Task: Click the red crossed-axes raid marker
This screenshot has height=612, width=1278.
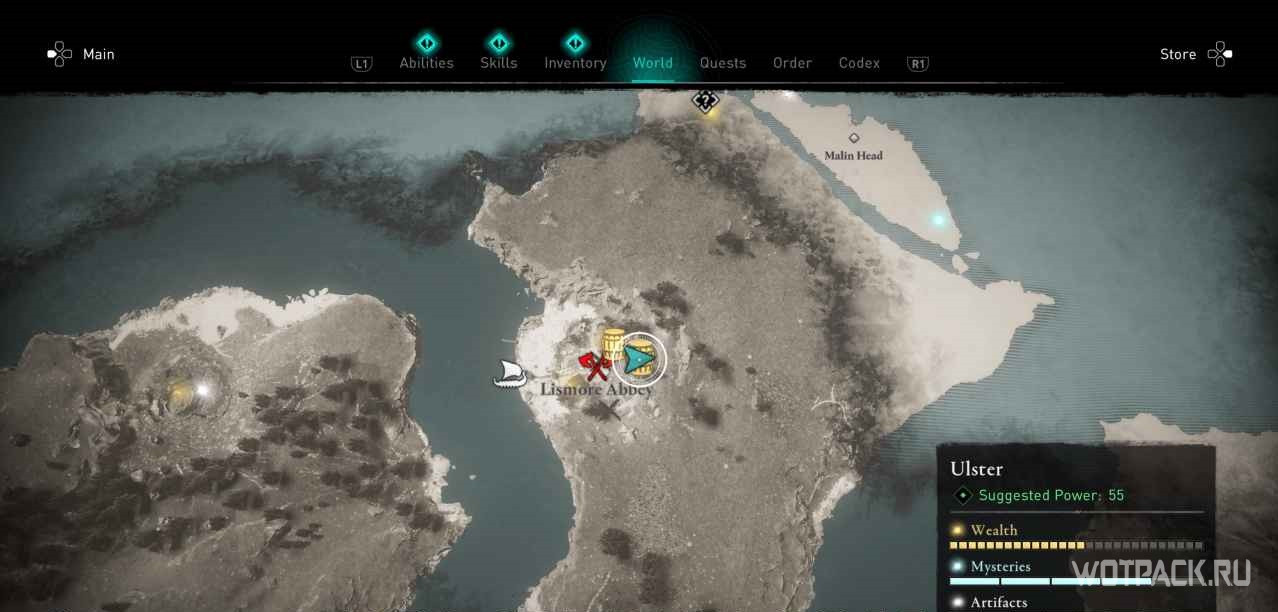Action: 594,364
